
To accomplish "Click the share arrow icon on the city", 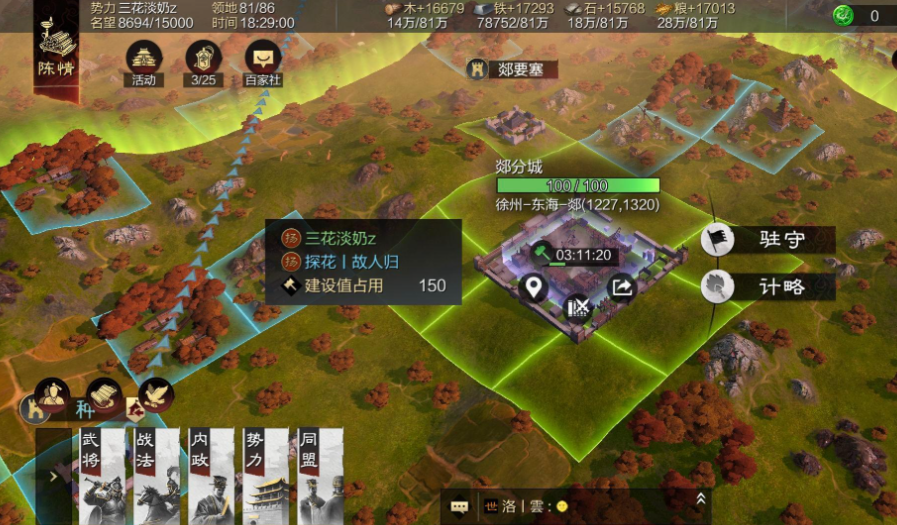I will coord(621,288).
